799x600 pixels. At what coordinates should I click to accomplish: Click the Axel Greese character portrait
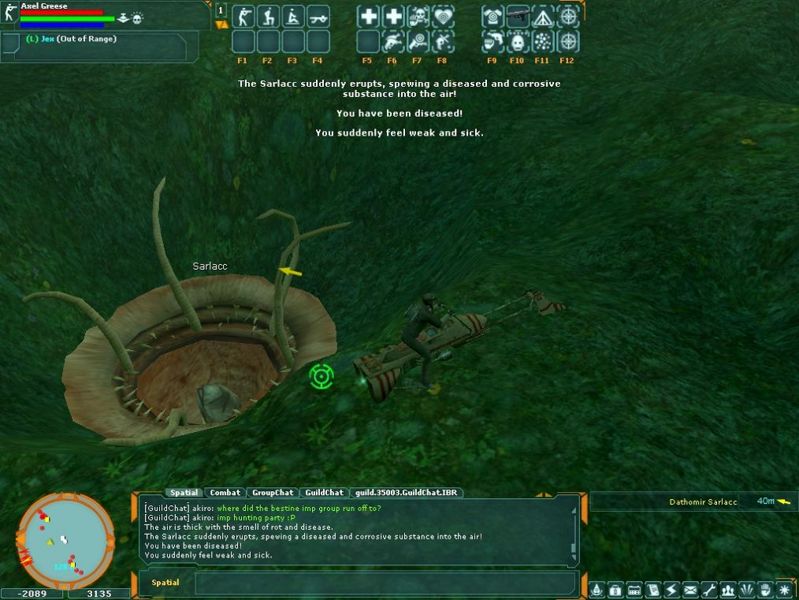9,17
